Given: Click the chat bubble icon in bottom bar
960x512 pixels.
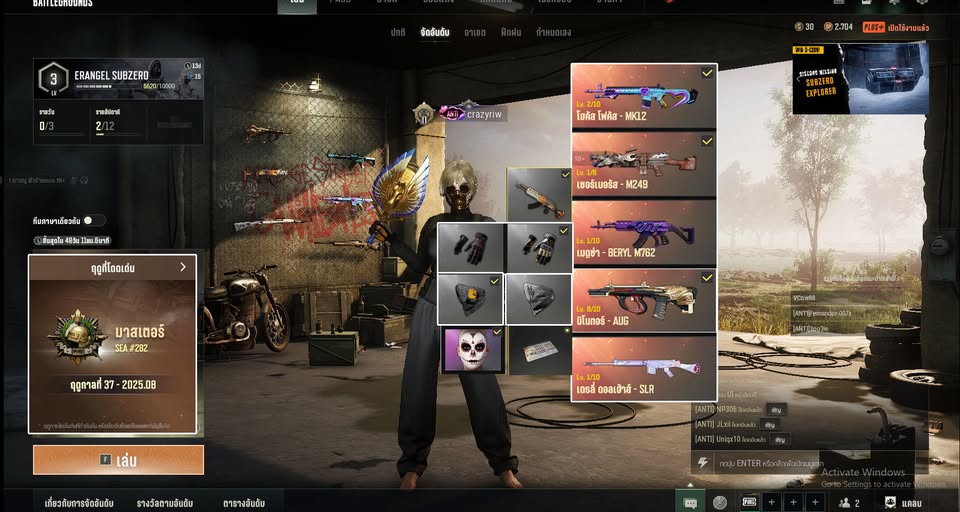Looking at the screenshot, I should (690, 502).
